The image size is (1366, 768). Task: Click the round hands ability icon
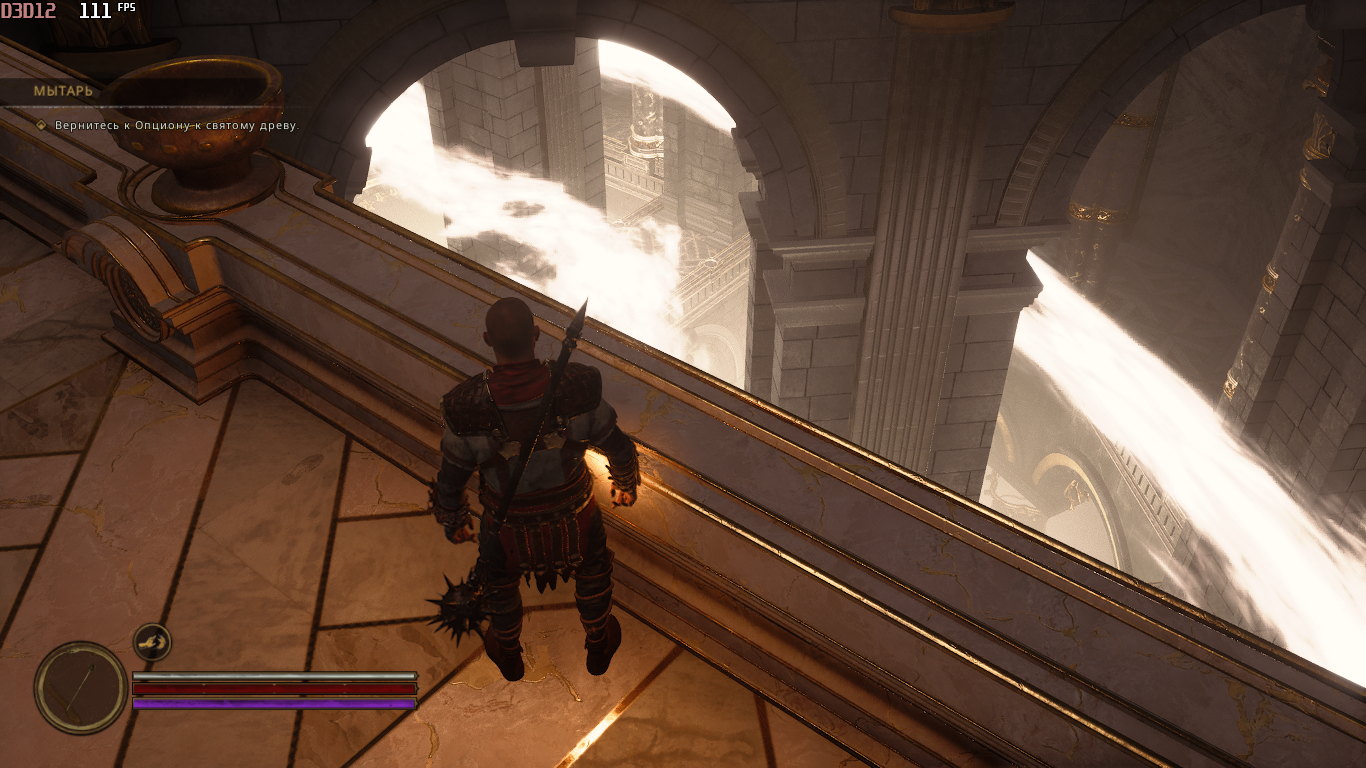[152, 642]
